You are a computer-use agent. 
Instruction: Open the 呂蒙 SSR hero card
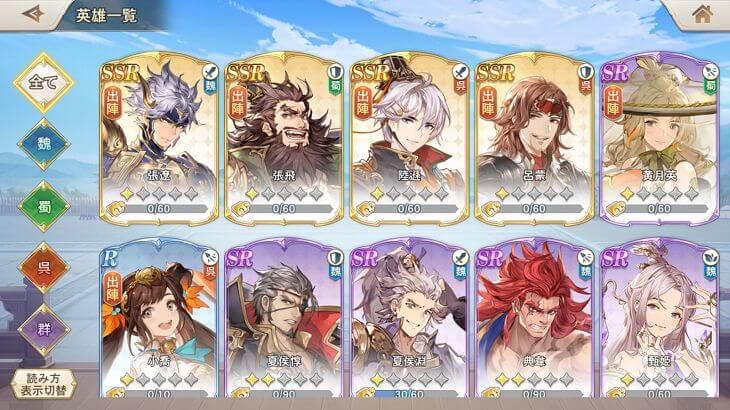click(533, 137)
